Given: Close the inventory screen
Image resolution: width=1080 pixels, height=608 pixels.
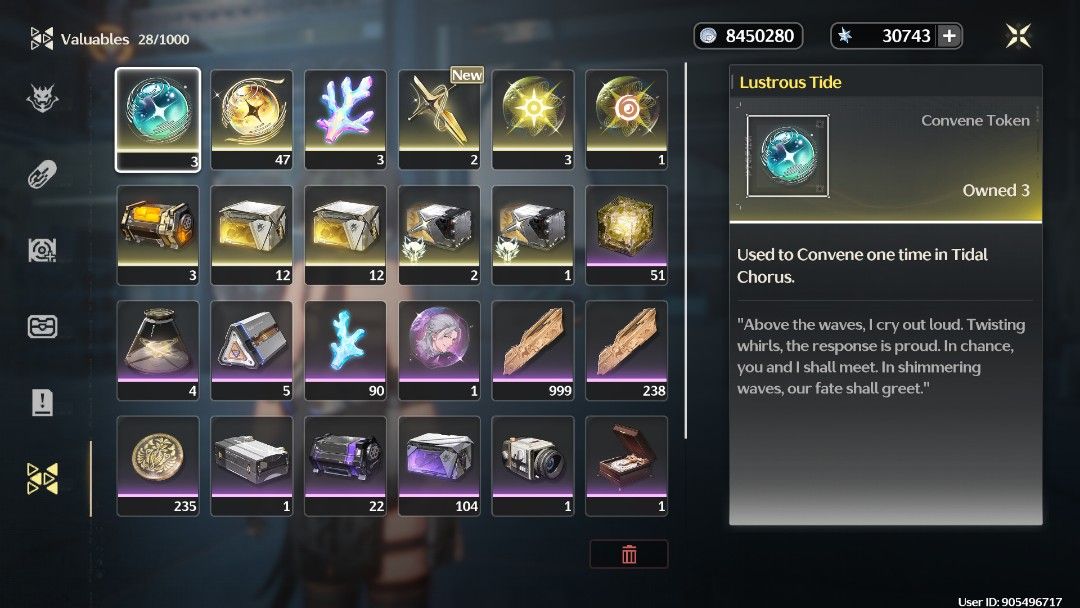Looking at the screenshot, I should pyautogui.click(x=1018, y=36).
